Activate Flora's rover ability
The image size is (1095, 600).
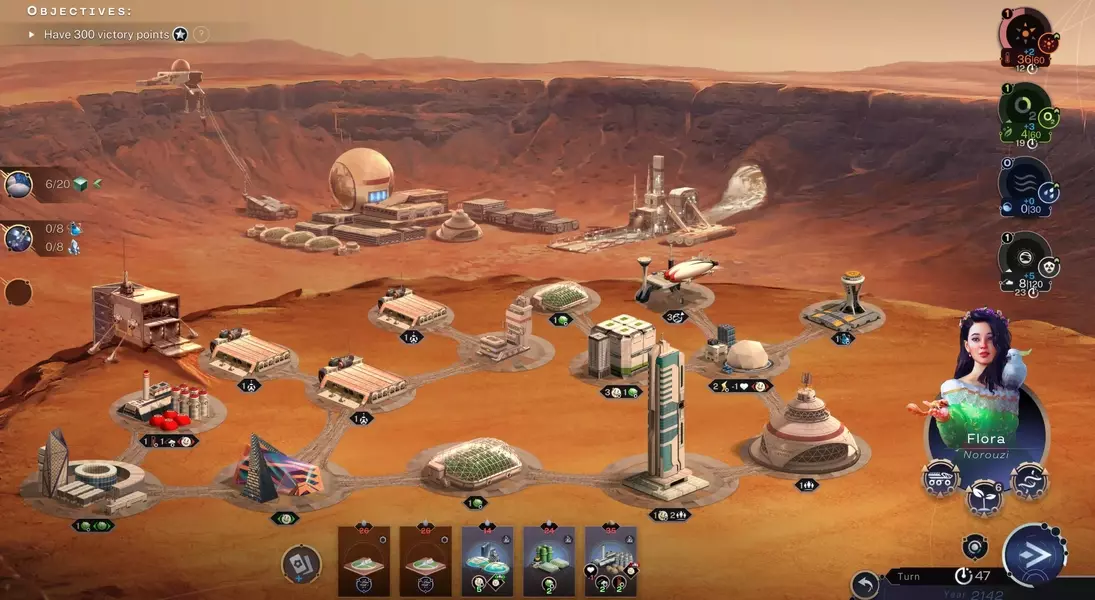(x=941, y=480)
